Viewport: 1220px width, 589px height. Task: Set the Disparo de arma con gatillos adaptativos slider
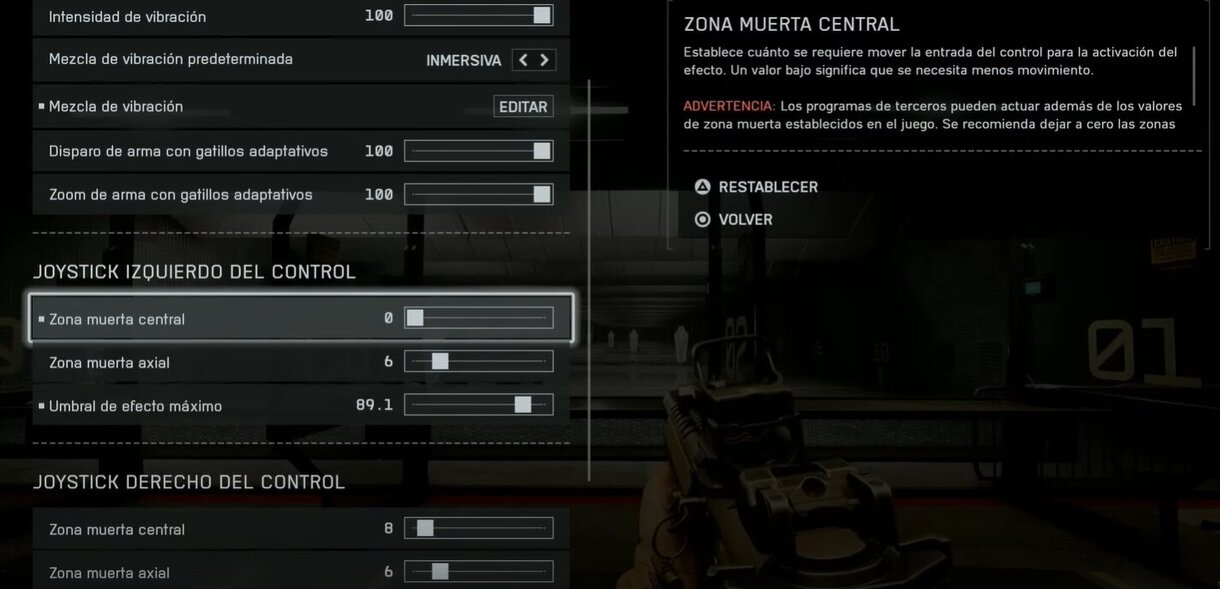479,151
